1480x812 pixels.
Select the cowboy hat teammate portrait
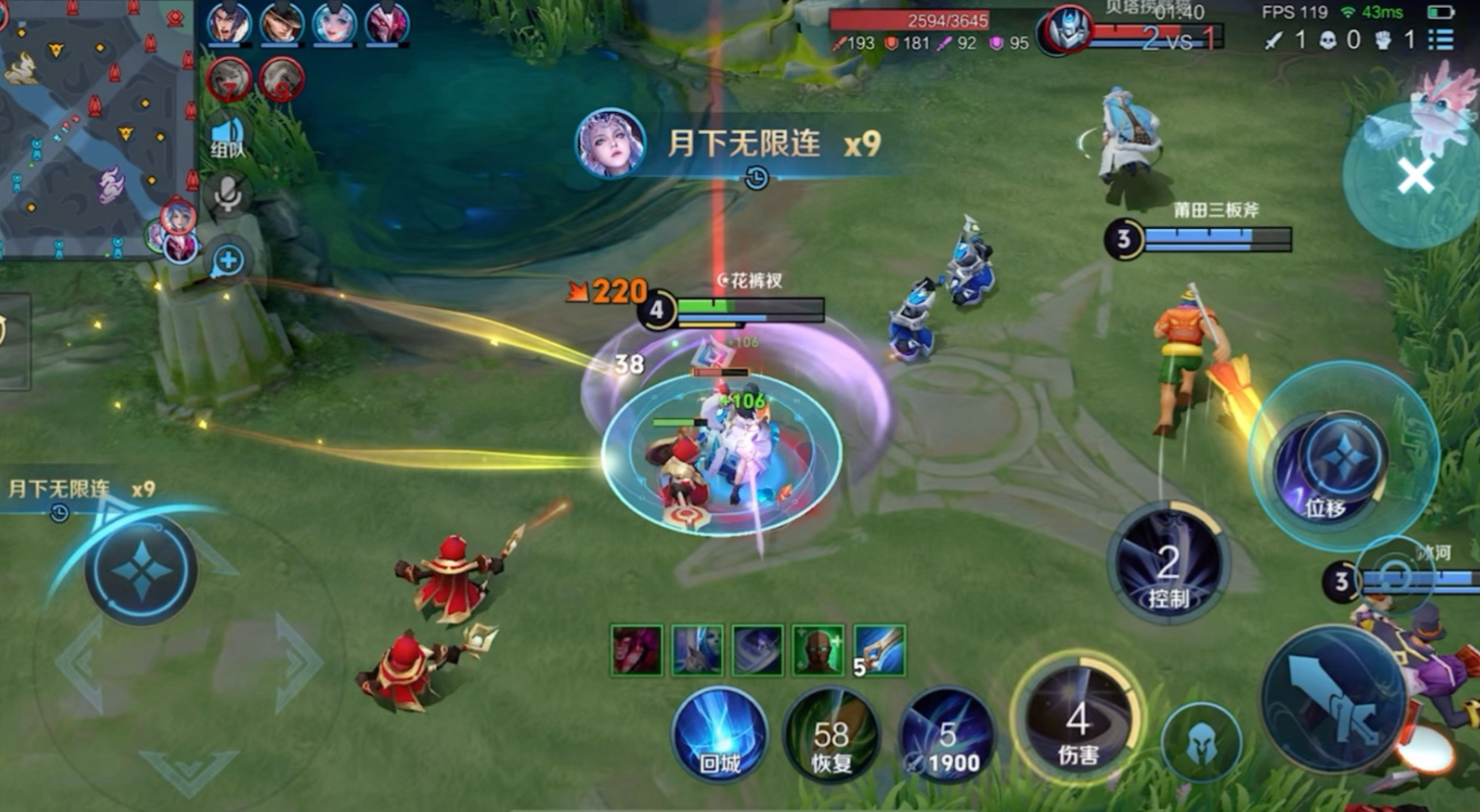click(x=281, y=24)
